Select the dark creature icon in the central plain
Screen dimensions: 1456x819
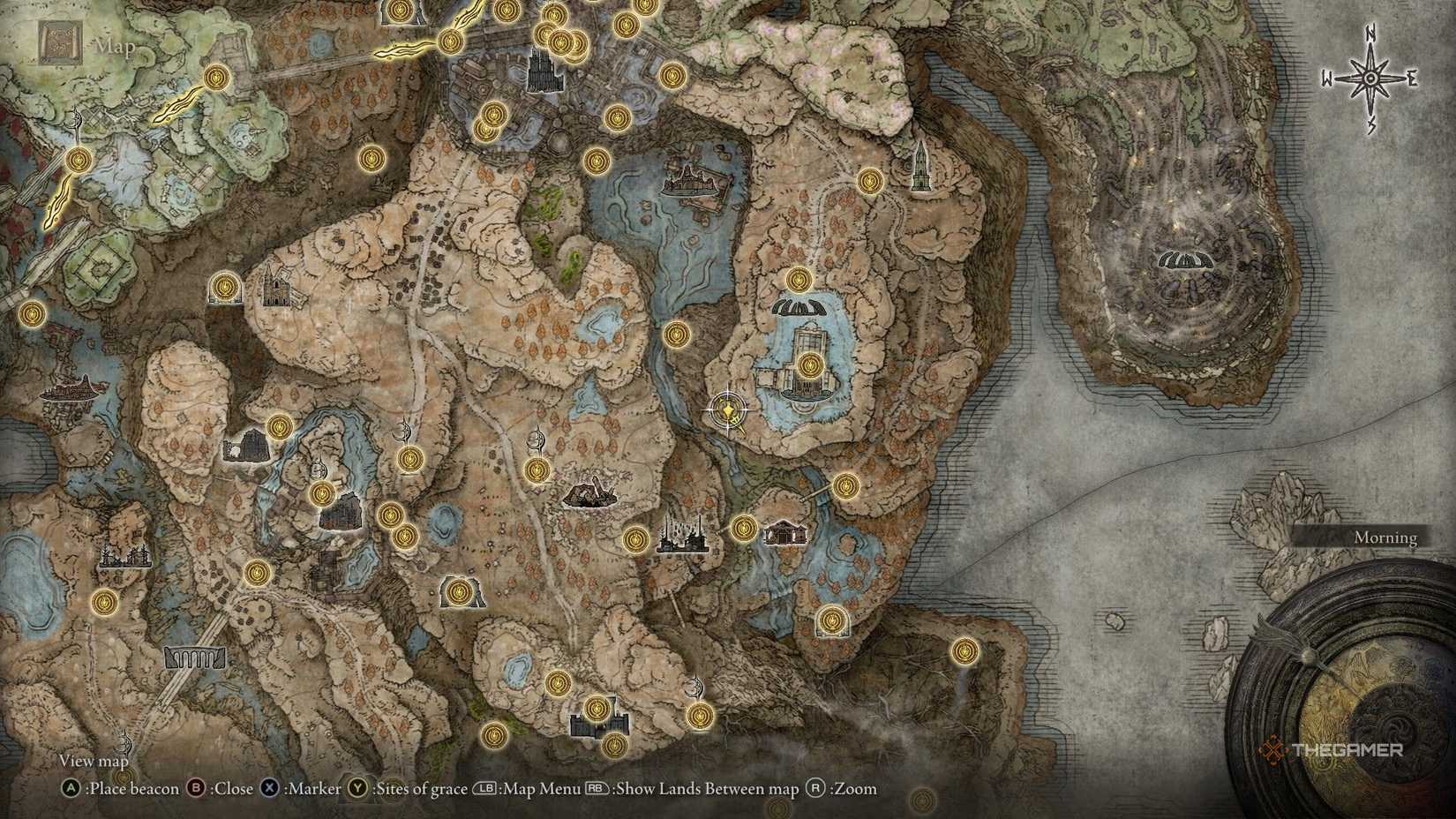click(x=591, y=494)
